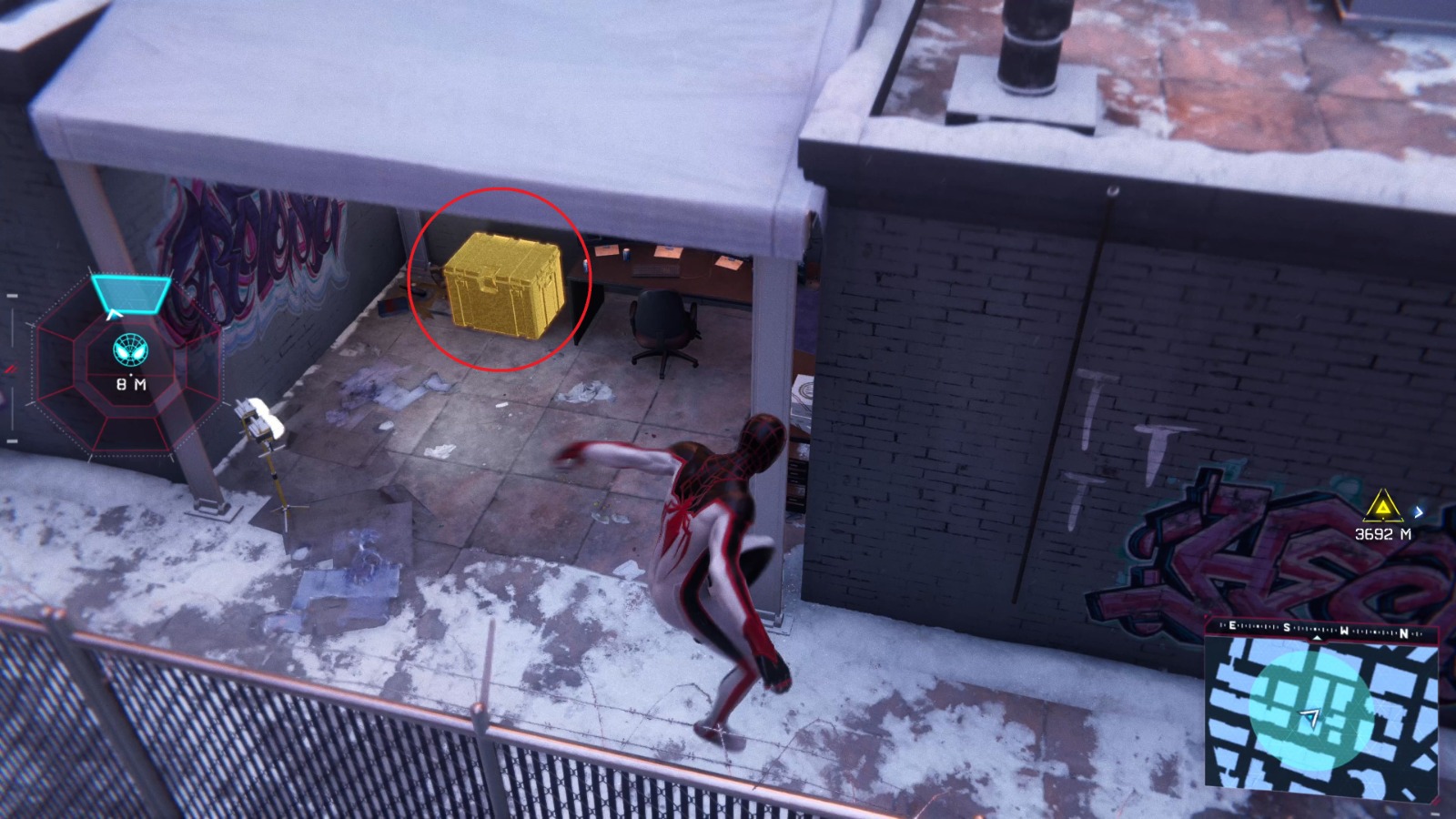Select the S marker on the minimap compass

(x=1287, y=627)
